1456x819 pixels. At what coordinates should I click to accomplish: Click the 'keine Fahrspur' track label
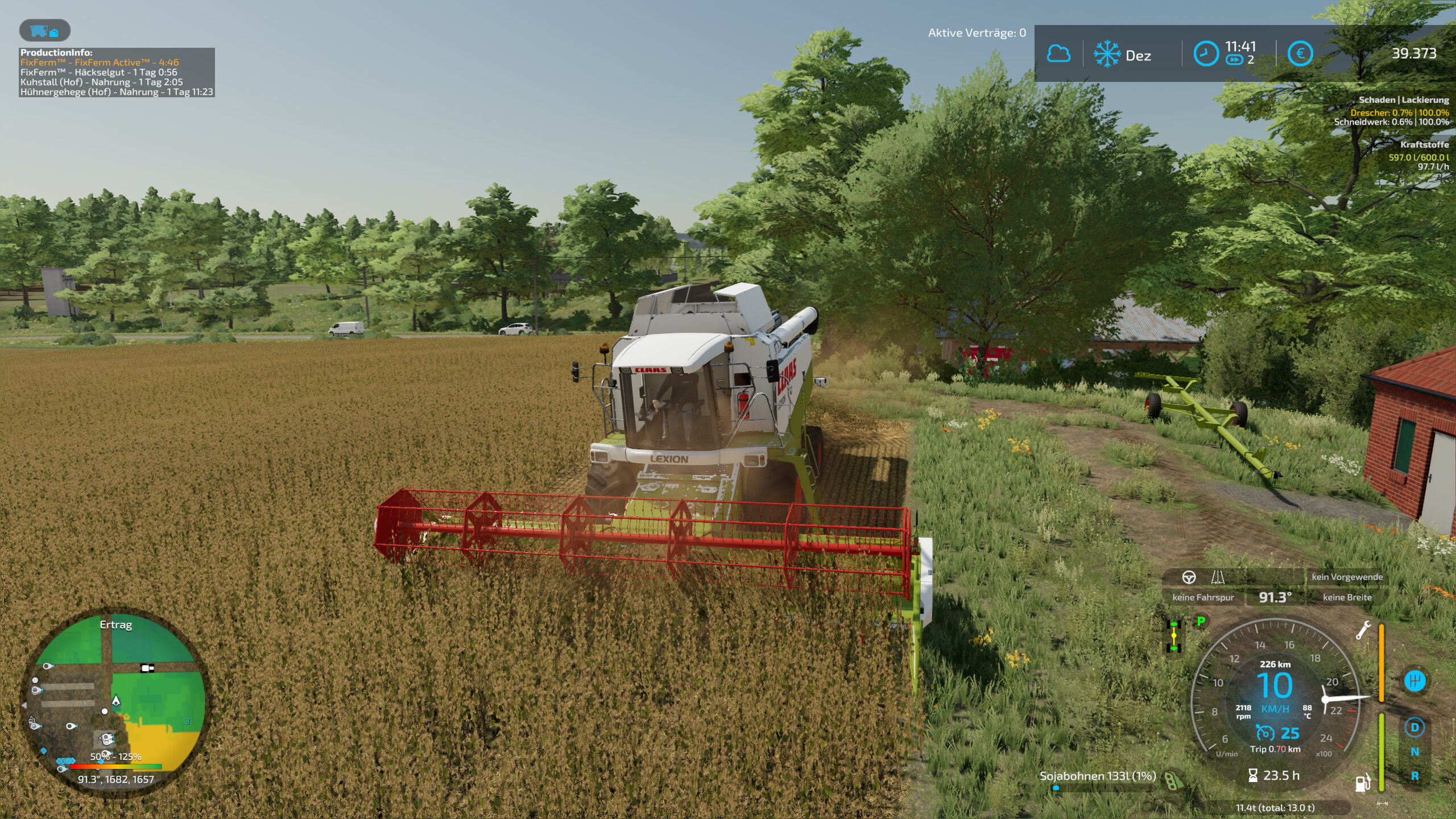(1203, 597)
